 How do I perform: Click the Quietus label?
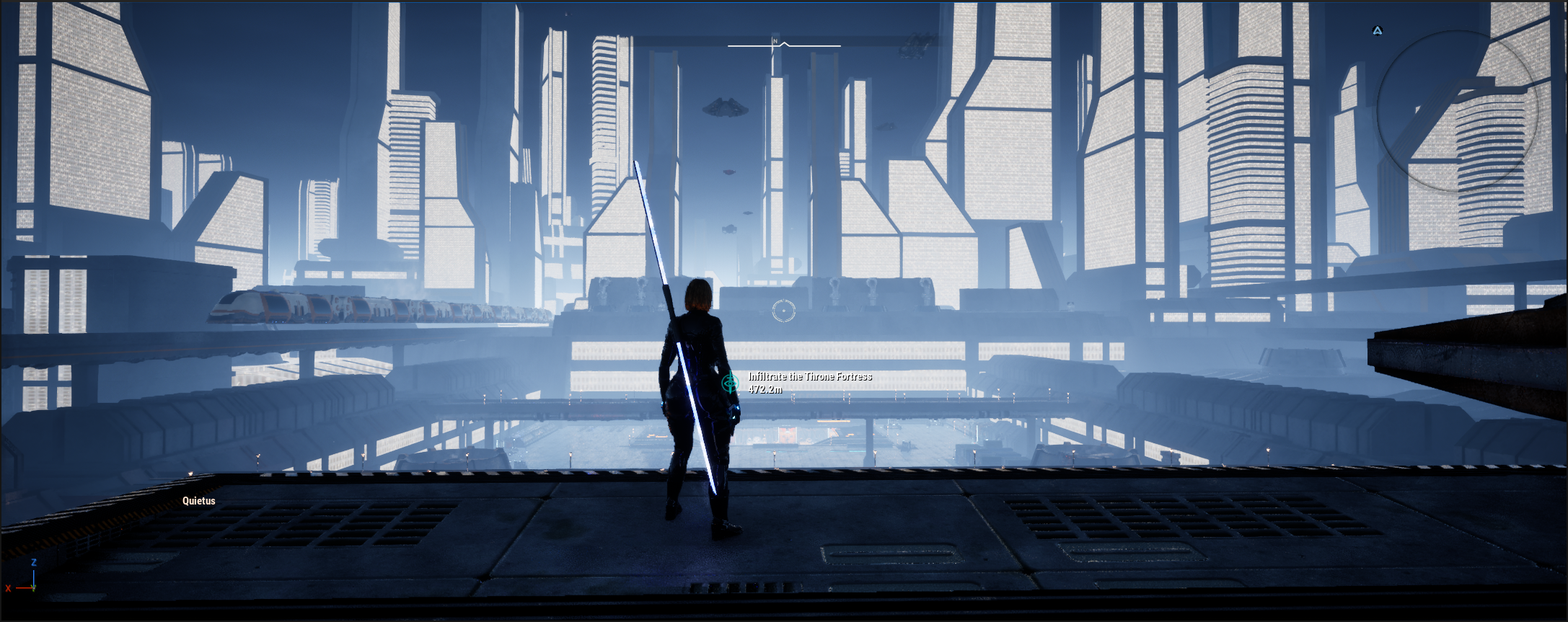point(198,501)
